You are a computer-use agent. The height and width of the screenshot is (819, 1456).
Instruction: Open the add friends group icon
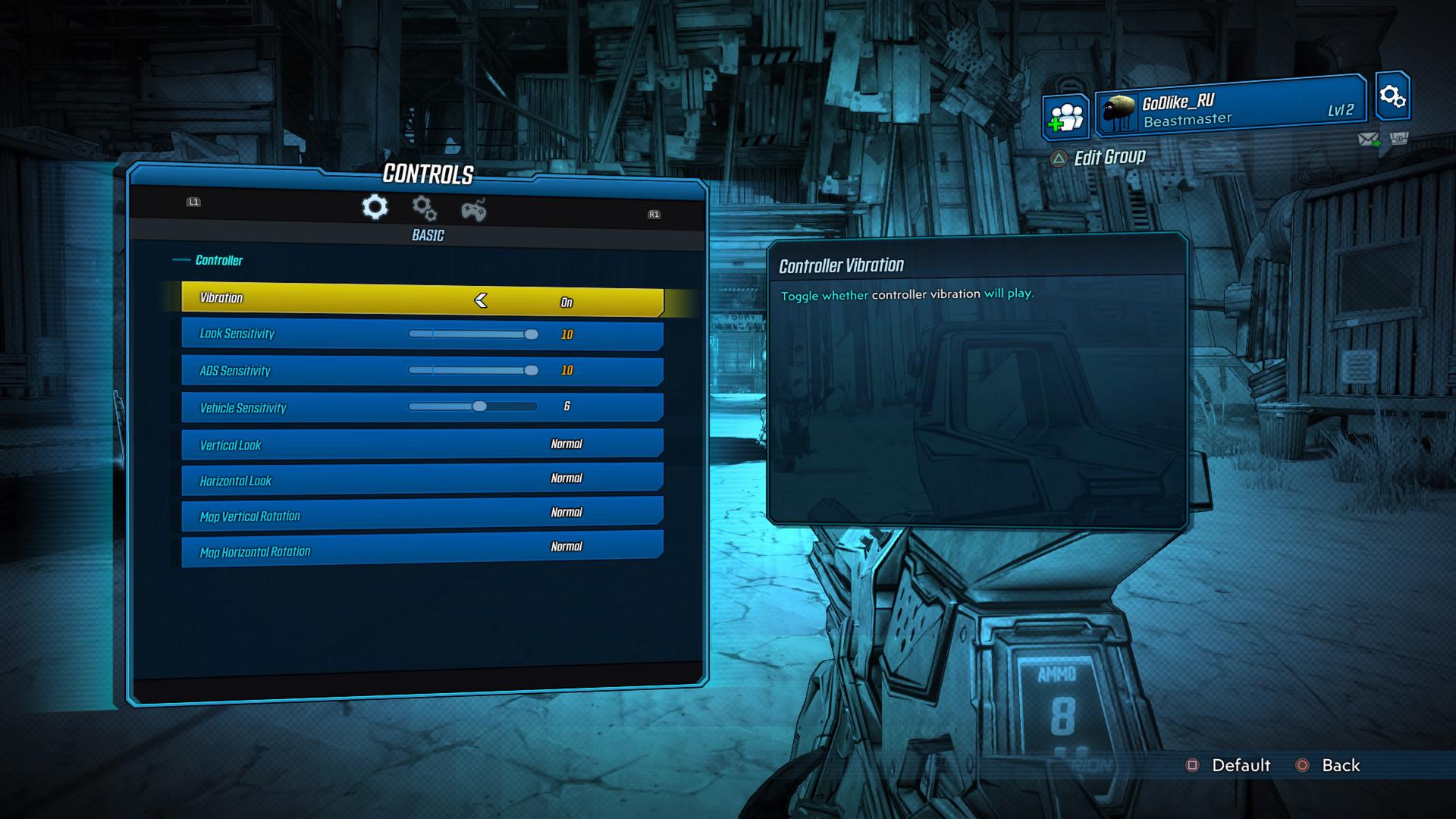[x=1065, y=118]
